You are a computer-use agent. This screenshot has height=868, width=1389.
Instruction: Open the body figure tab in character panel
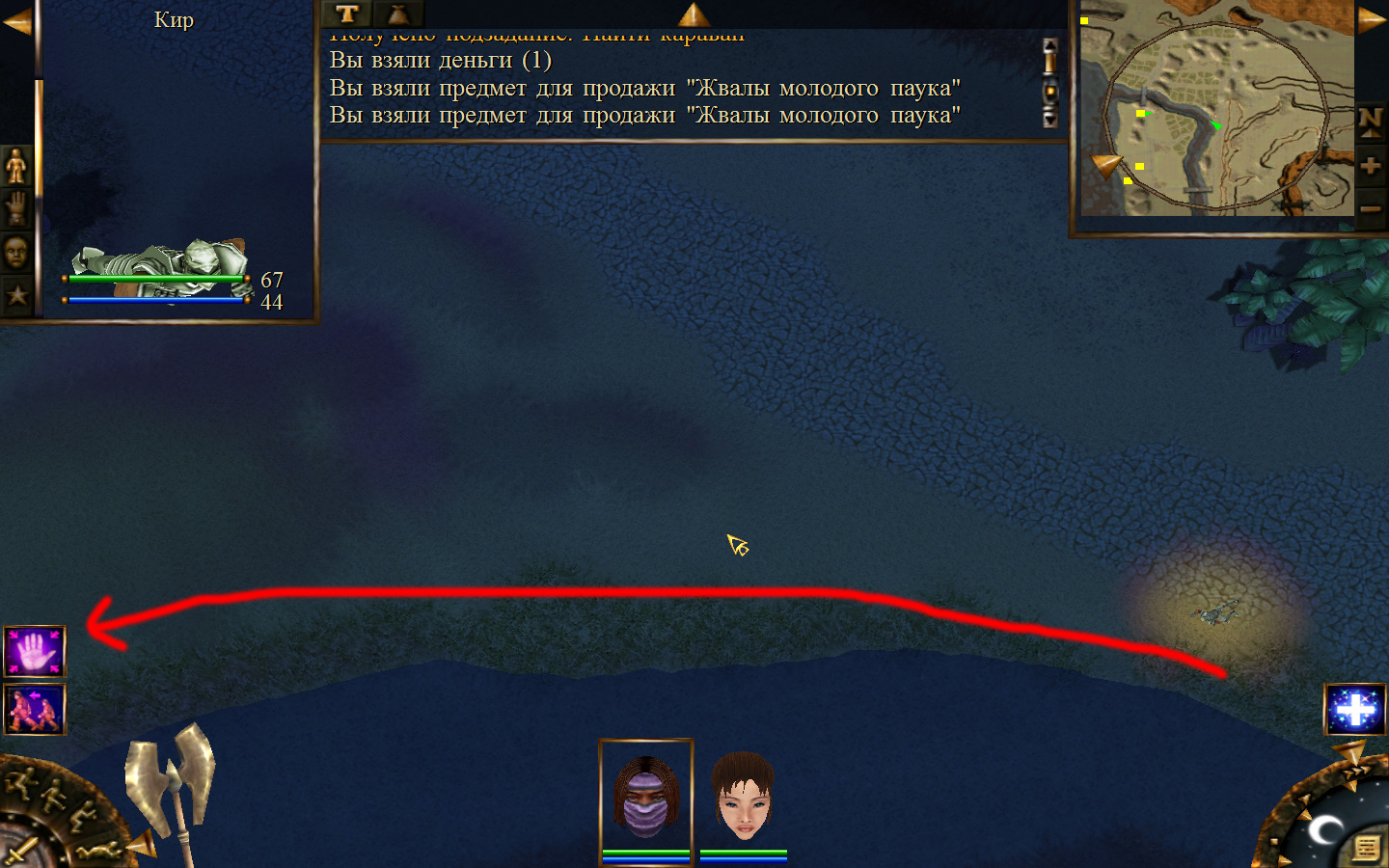point(16,166)
